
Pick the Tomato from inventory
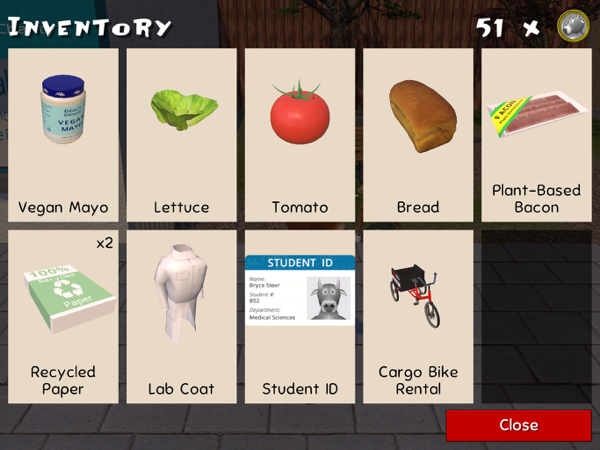tap(300, 135)
